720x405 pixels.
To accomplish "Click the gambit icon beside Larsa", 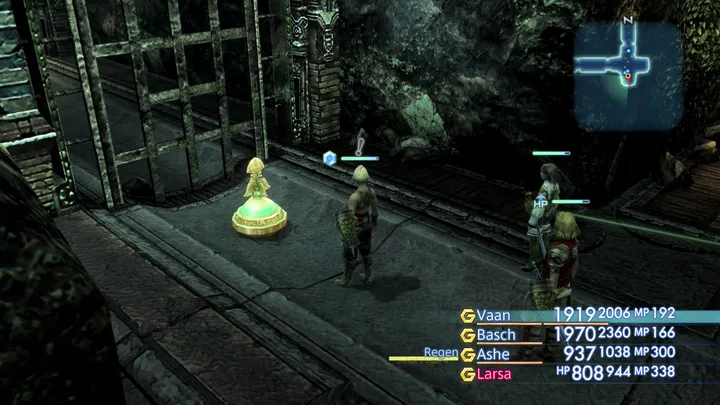I will (x=467, y=374).
